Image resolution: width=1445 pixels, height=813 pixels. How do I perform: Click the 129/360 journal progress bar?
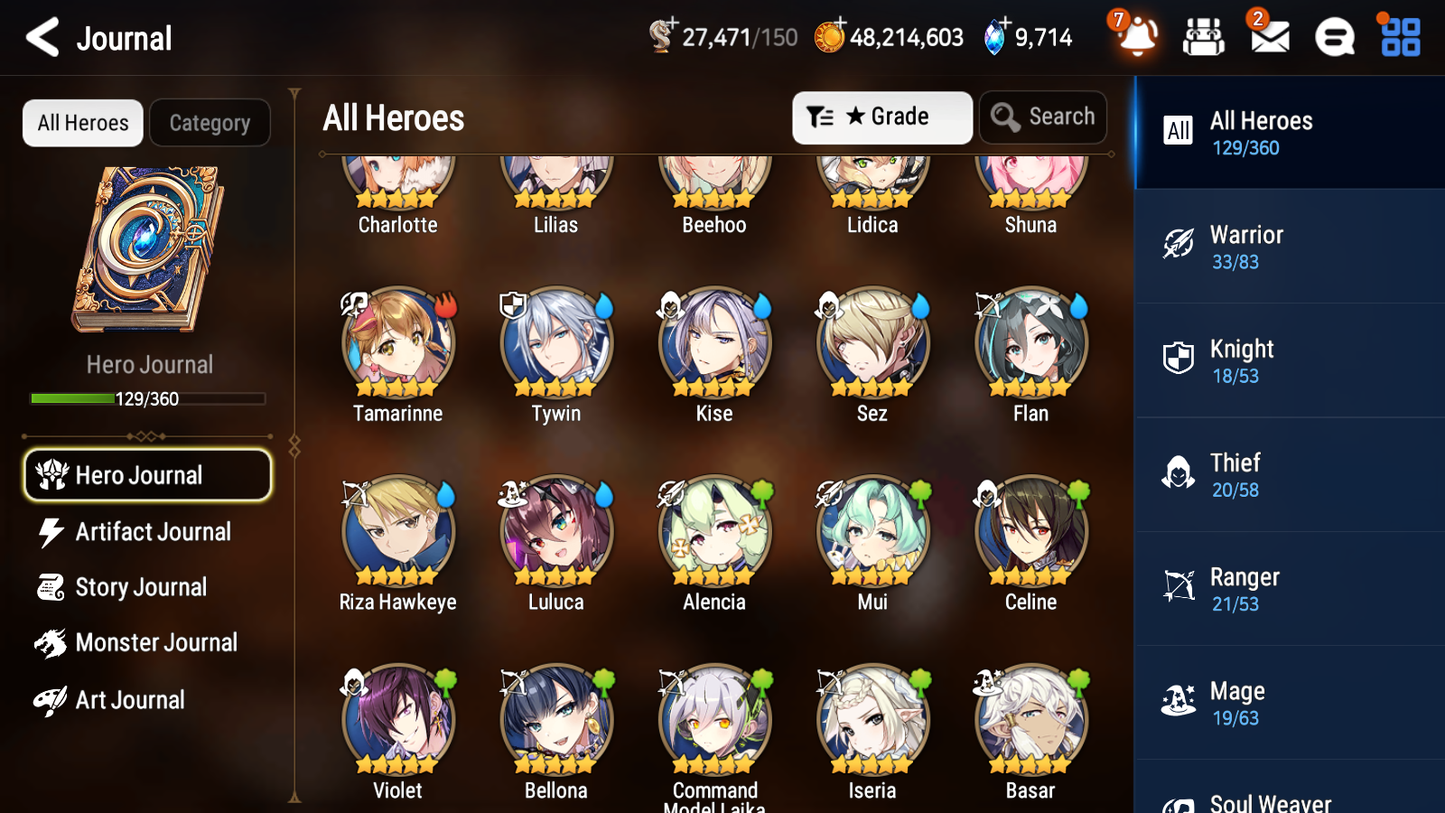click(x=149, y=397)
